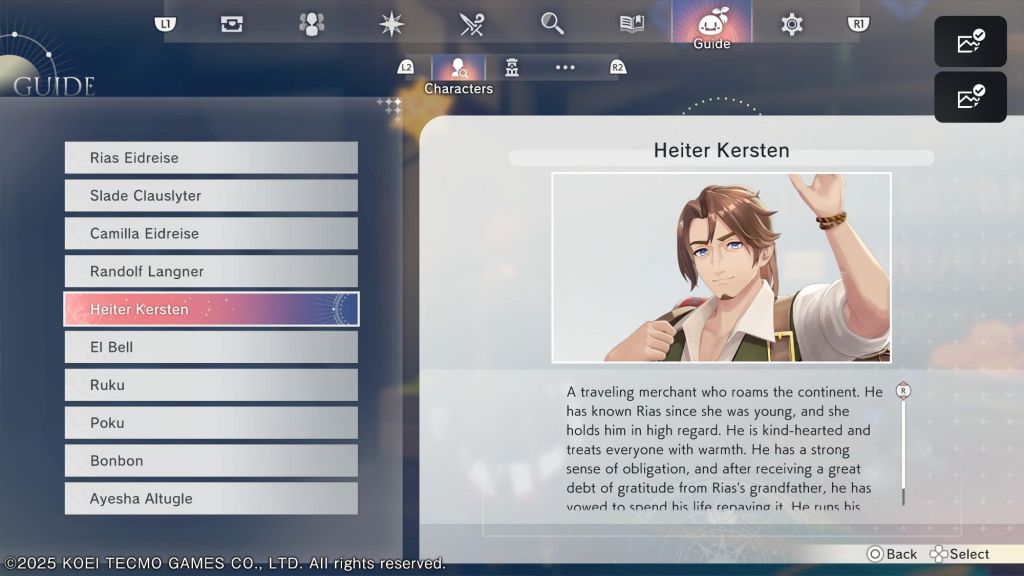
Task: Choose the Slade Clauslyter entry
Action: click(x=211, y=196)
